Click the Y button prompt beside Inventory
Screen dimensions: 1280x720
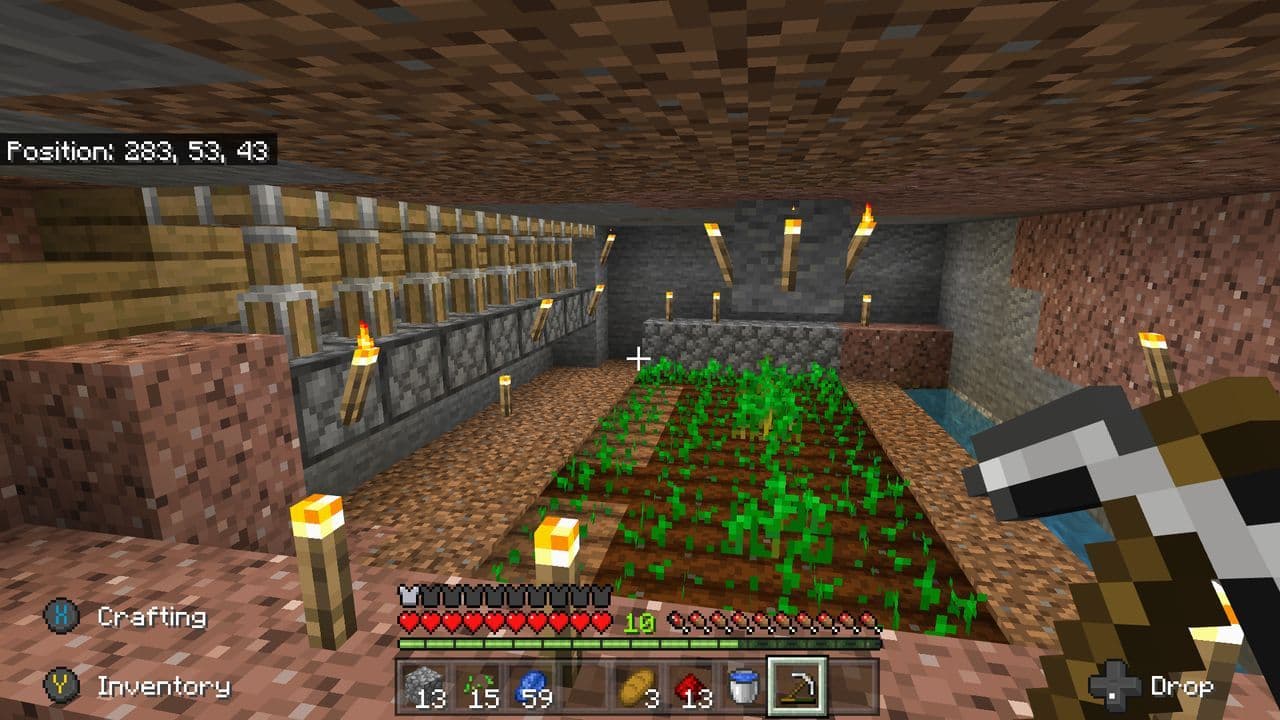pyautogui.click(x=62, y=686)
